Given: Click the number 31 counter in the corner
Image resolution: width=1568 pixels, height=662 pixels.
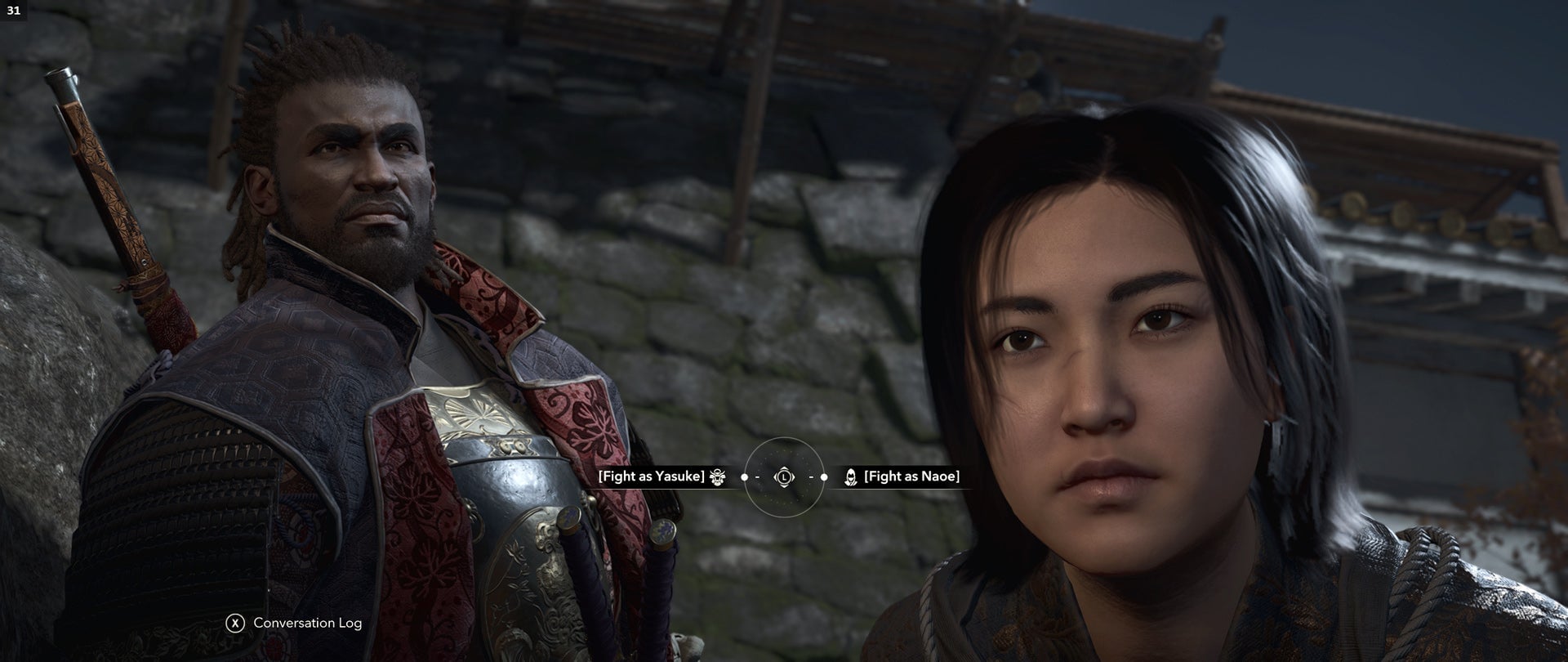Looking at the screenshot, I should [x=15, y=11].
